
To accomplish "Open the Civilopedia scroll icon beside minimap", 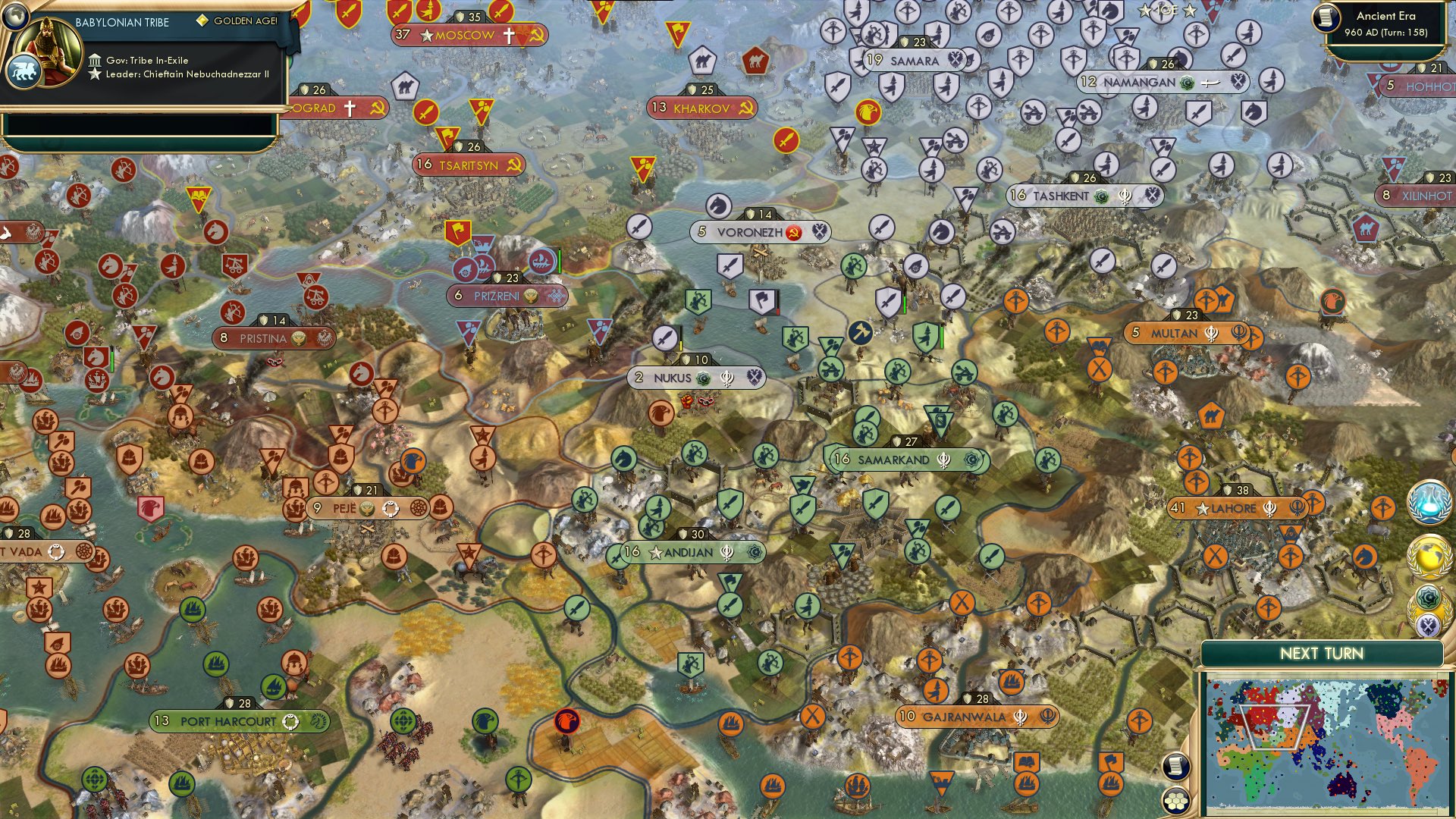I will coord(1175,766).
